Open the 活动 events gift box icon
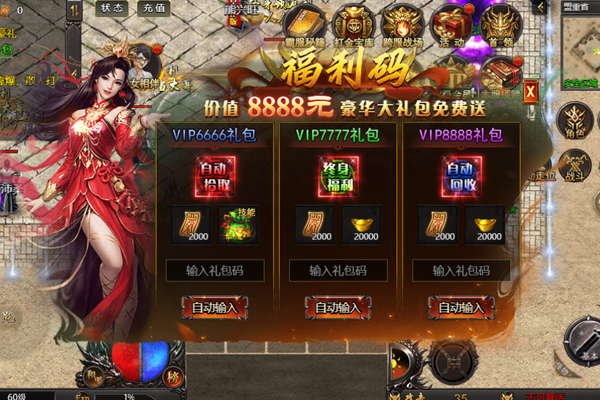 (451, 26)
